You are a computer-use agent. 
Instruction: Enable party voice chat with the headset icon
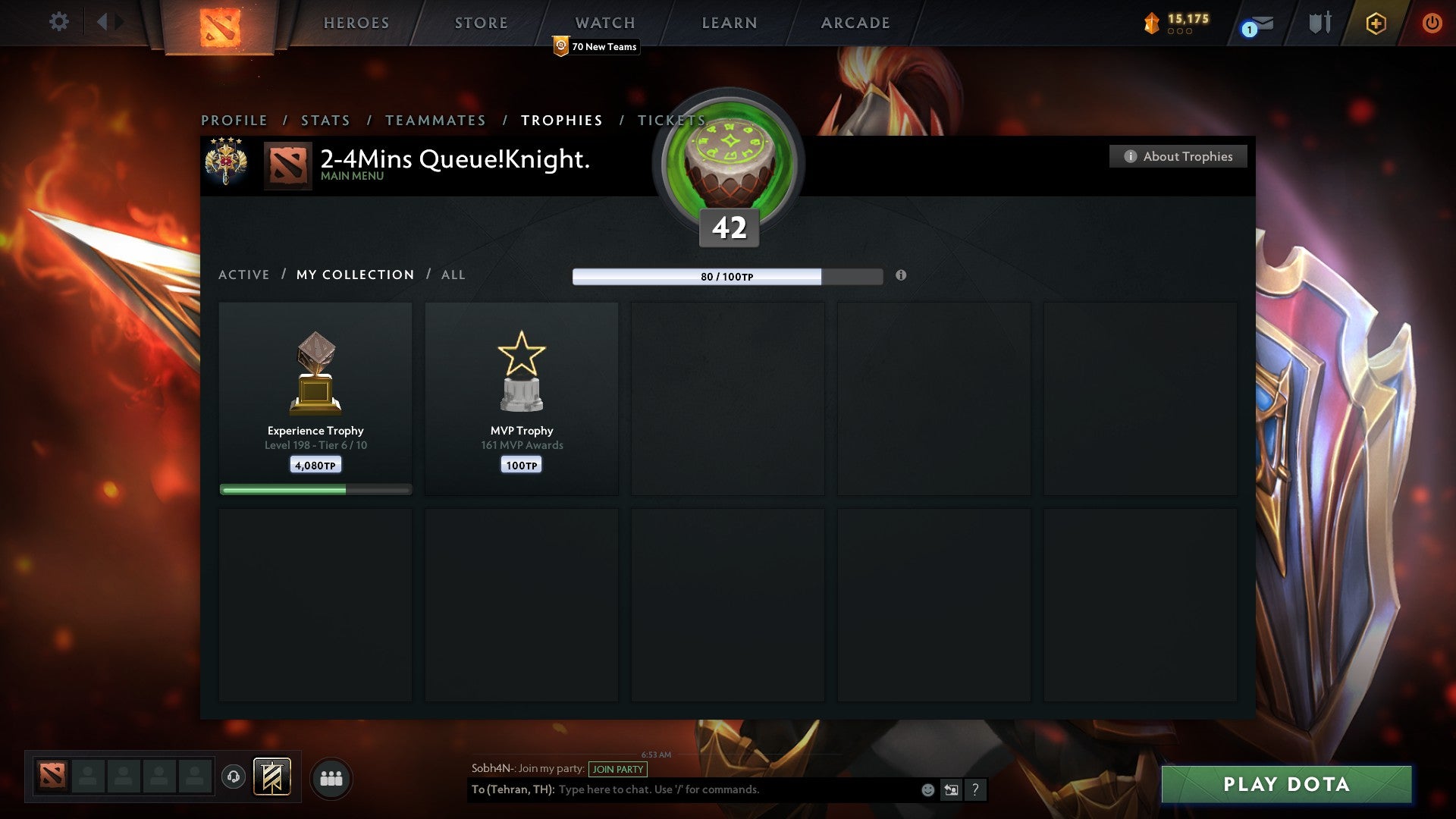tap(235, 777)
